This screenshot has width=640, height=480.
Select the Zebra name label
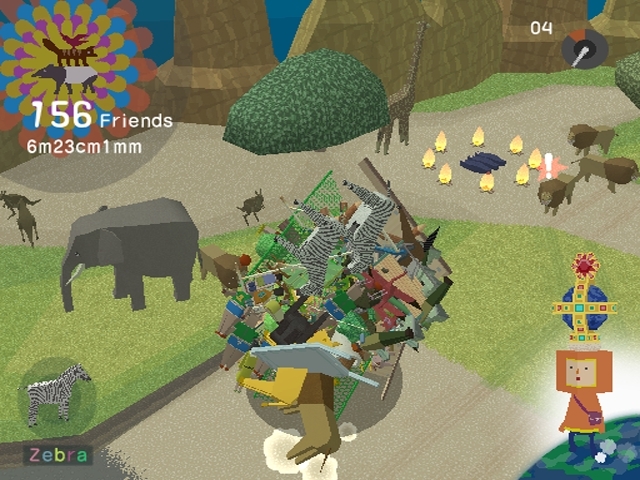(x=58, y=456)
